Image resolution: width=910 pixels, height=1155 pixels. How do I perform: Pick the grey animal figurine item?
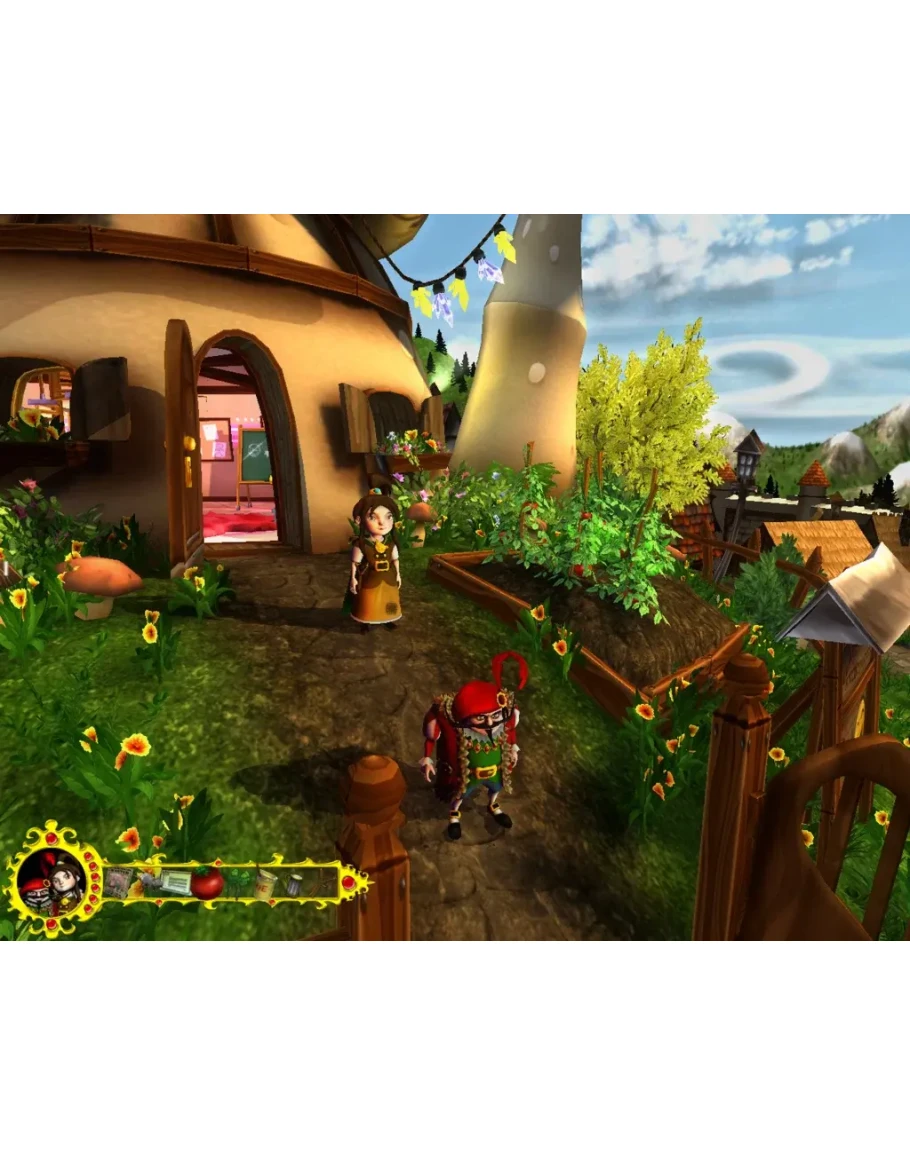click(x=148, y=882)
